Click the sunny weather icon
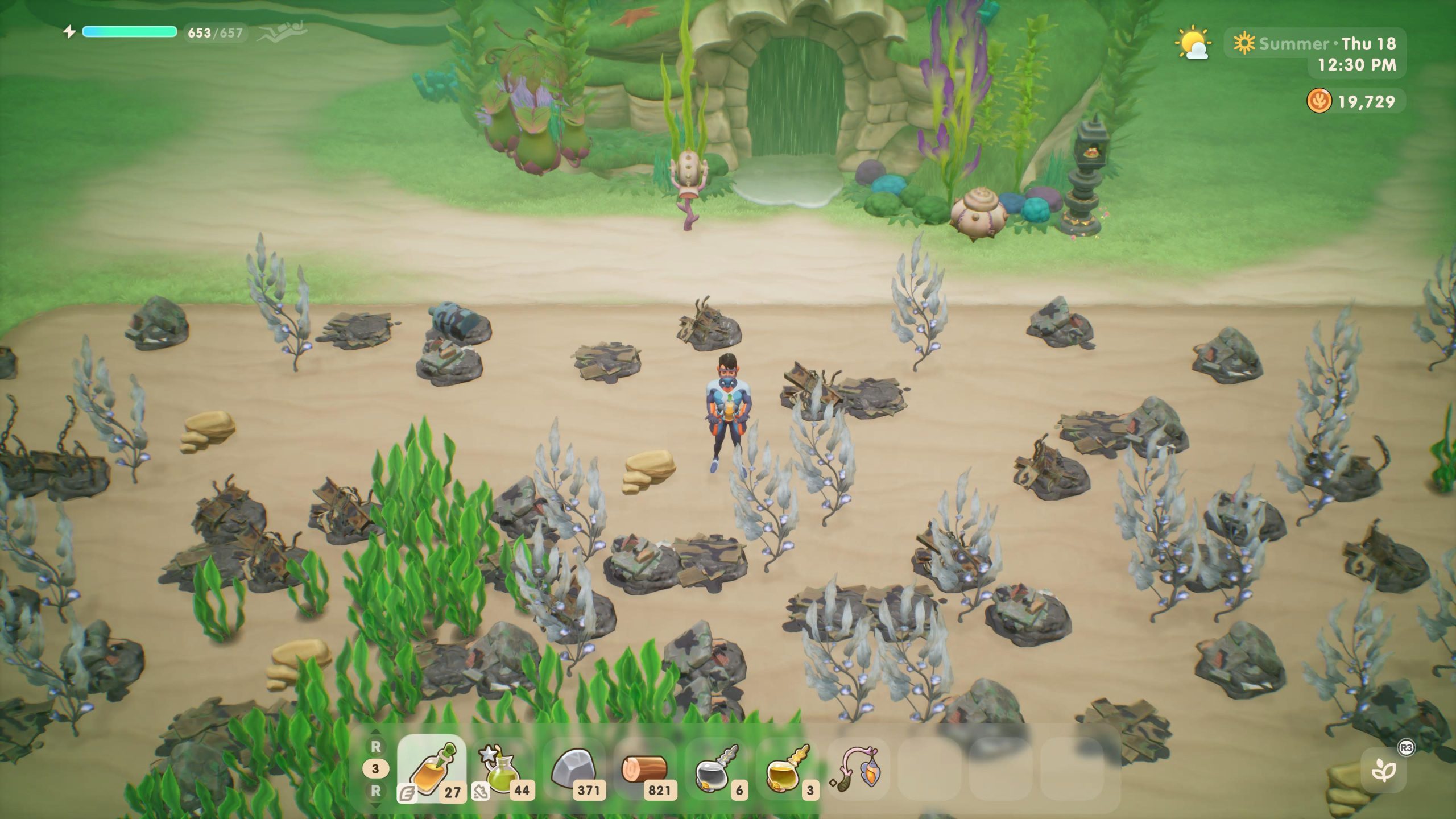The height and width of the screenshot is (819, 1456). coord(1193,44)
